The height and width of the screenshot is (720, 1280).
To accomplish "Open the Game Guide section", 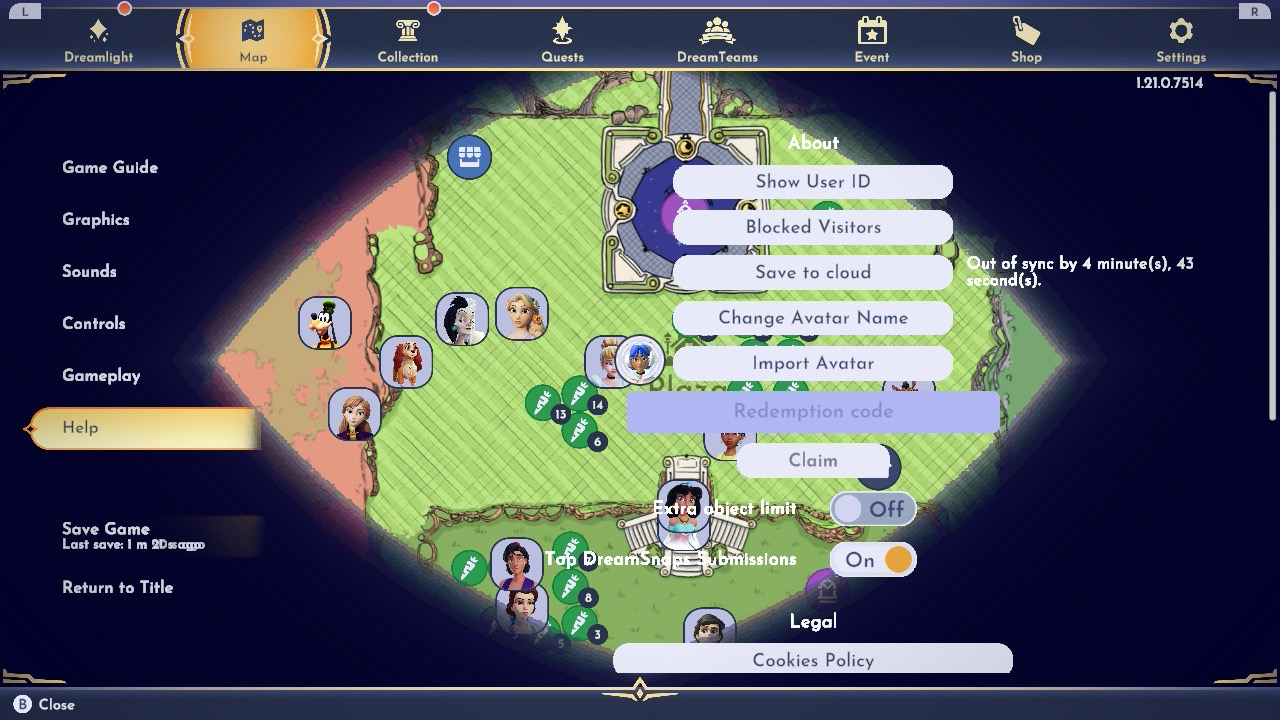I will (x=110, y=167).
